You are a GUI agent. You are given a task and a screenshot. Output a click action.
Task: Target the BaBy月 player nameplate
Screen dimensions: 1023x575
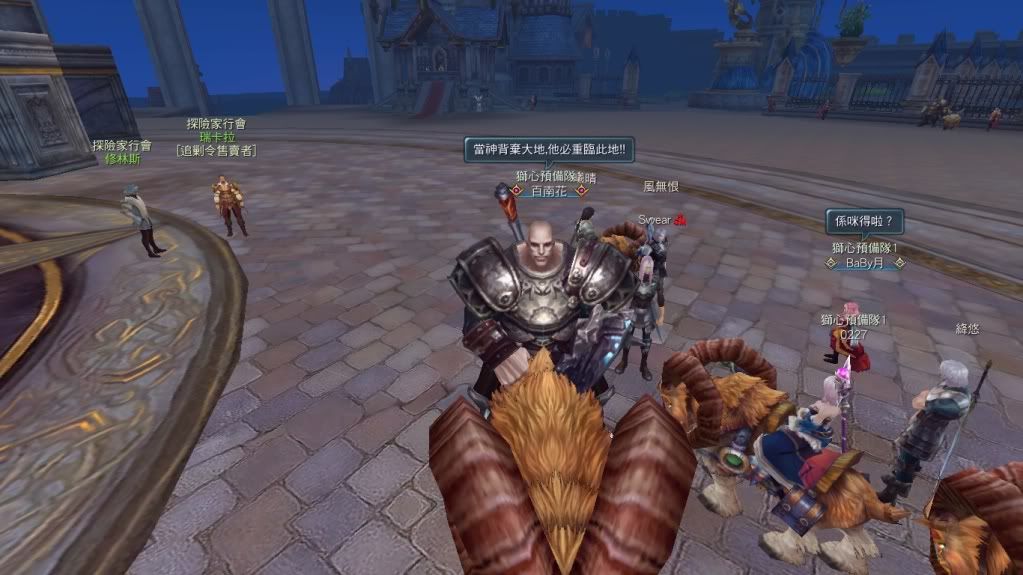point(865,262)
